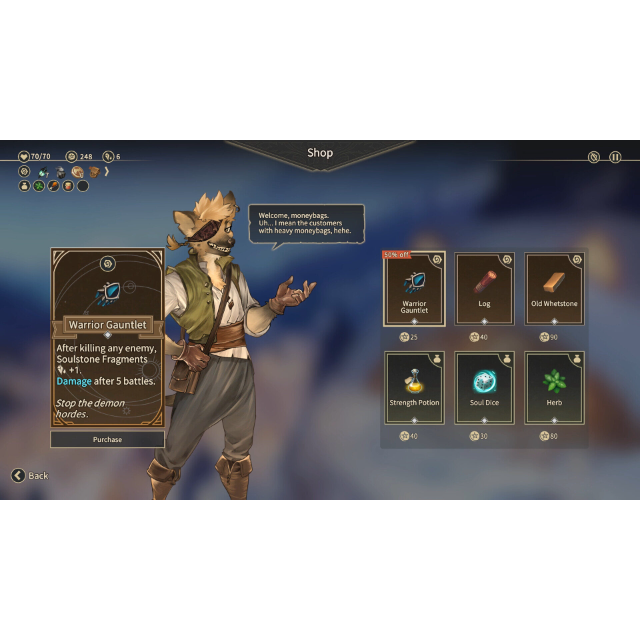This screenshot has height=640, width=640.
Task: Select the Warrior Gauntlet shop item
Action: pyautogui.click(x=414, y=289)
